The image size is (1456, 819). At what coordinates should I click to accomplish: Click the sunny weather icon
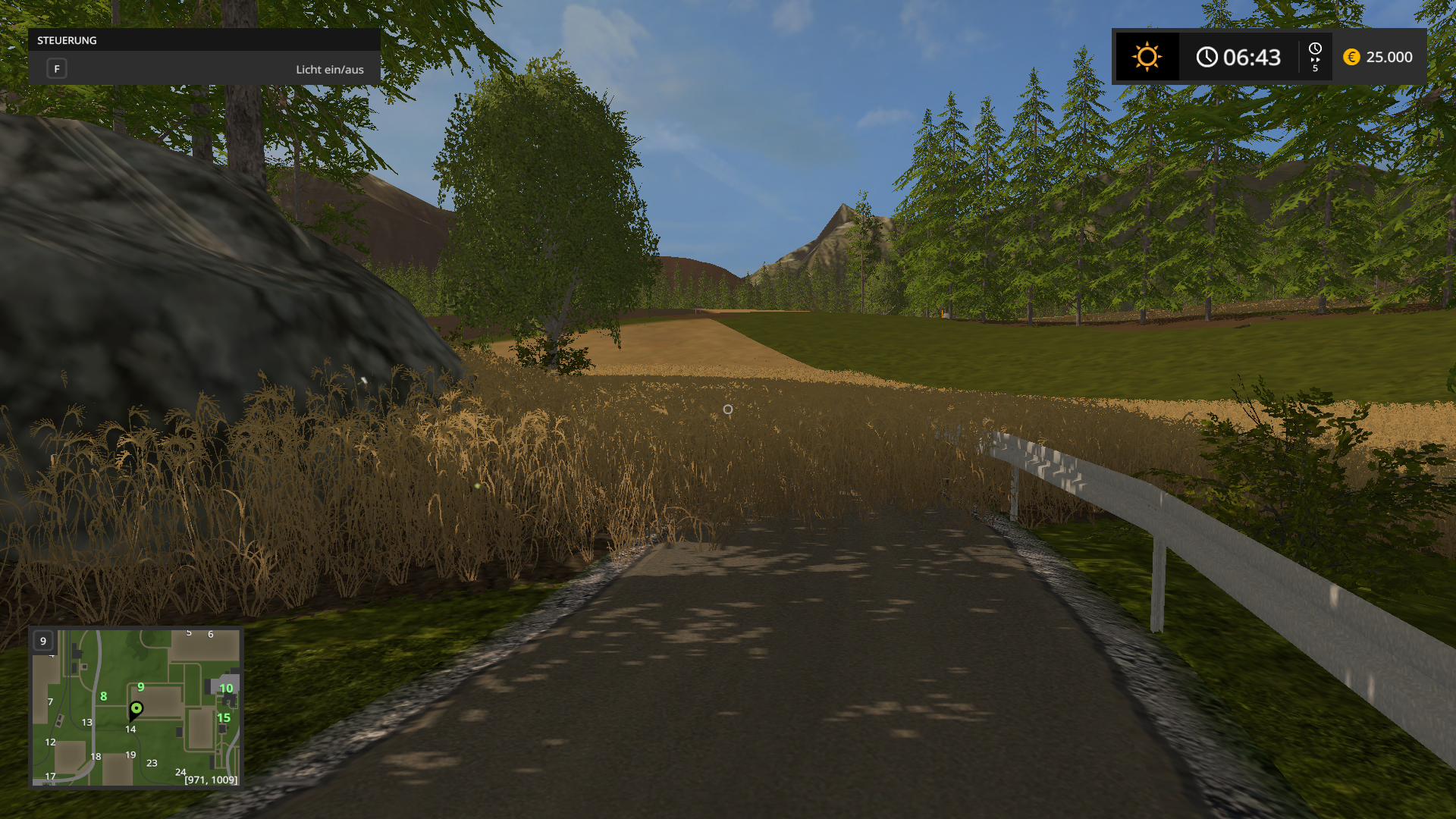[1147, 57]
